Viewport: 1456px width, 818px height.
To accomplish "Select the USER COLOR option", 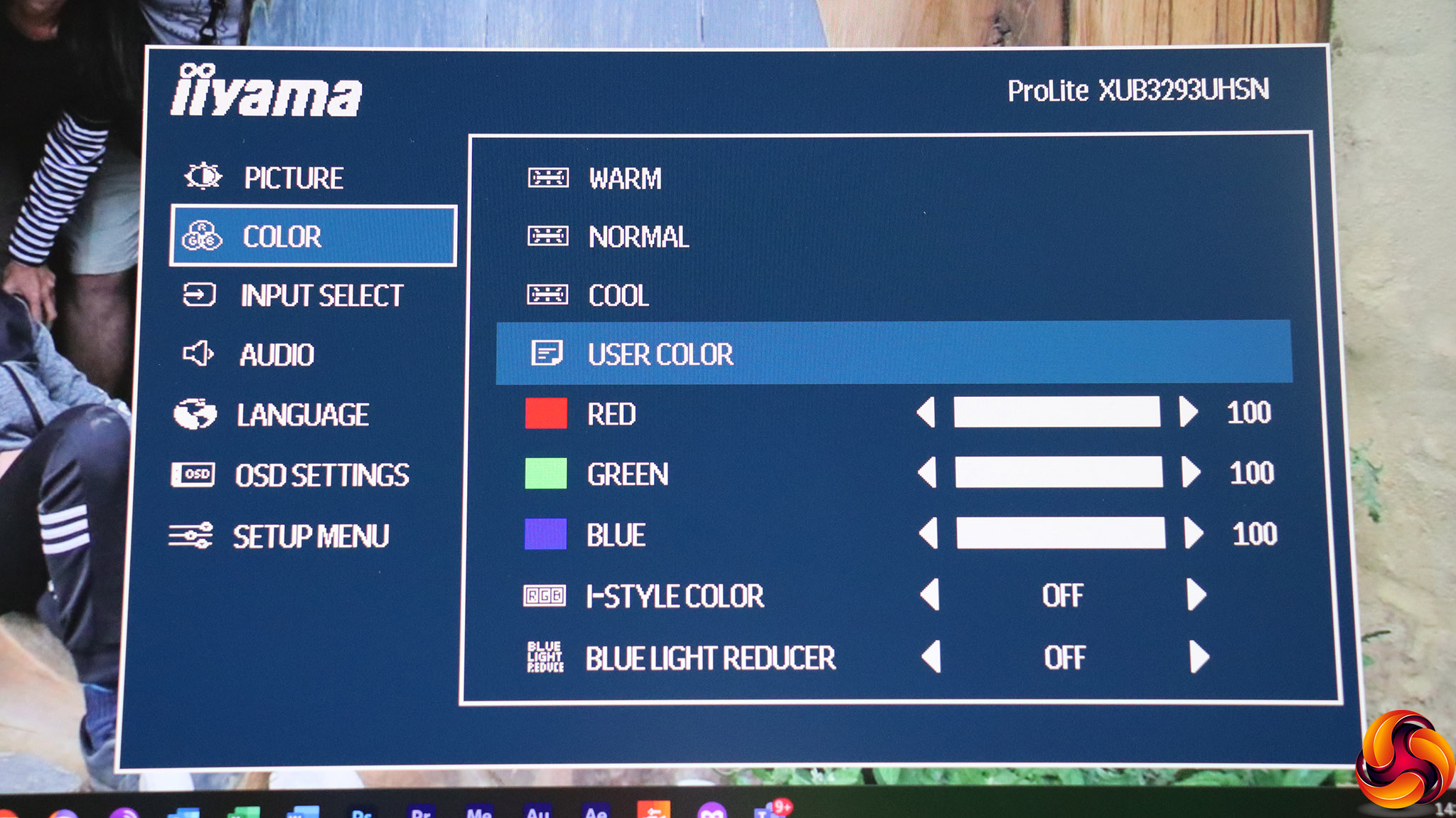I will click(x=660, y=354).
